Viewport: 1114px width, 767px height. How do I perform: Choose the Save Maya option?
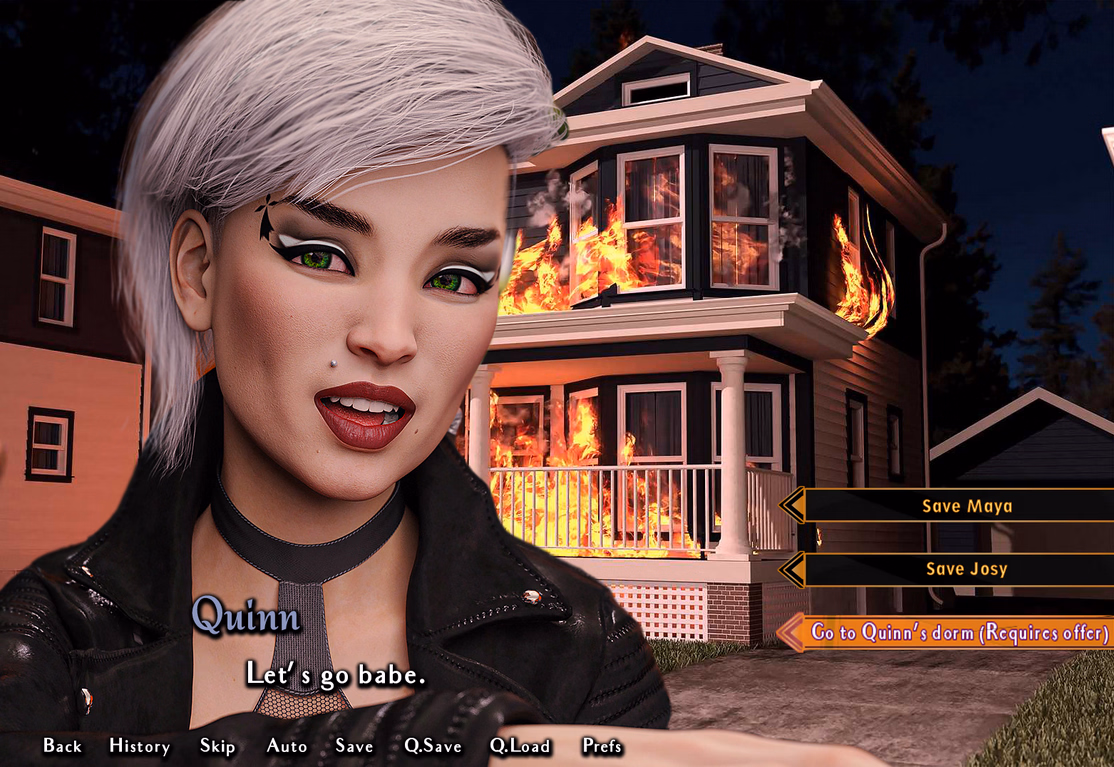click(x=966, y=506)
